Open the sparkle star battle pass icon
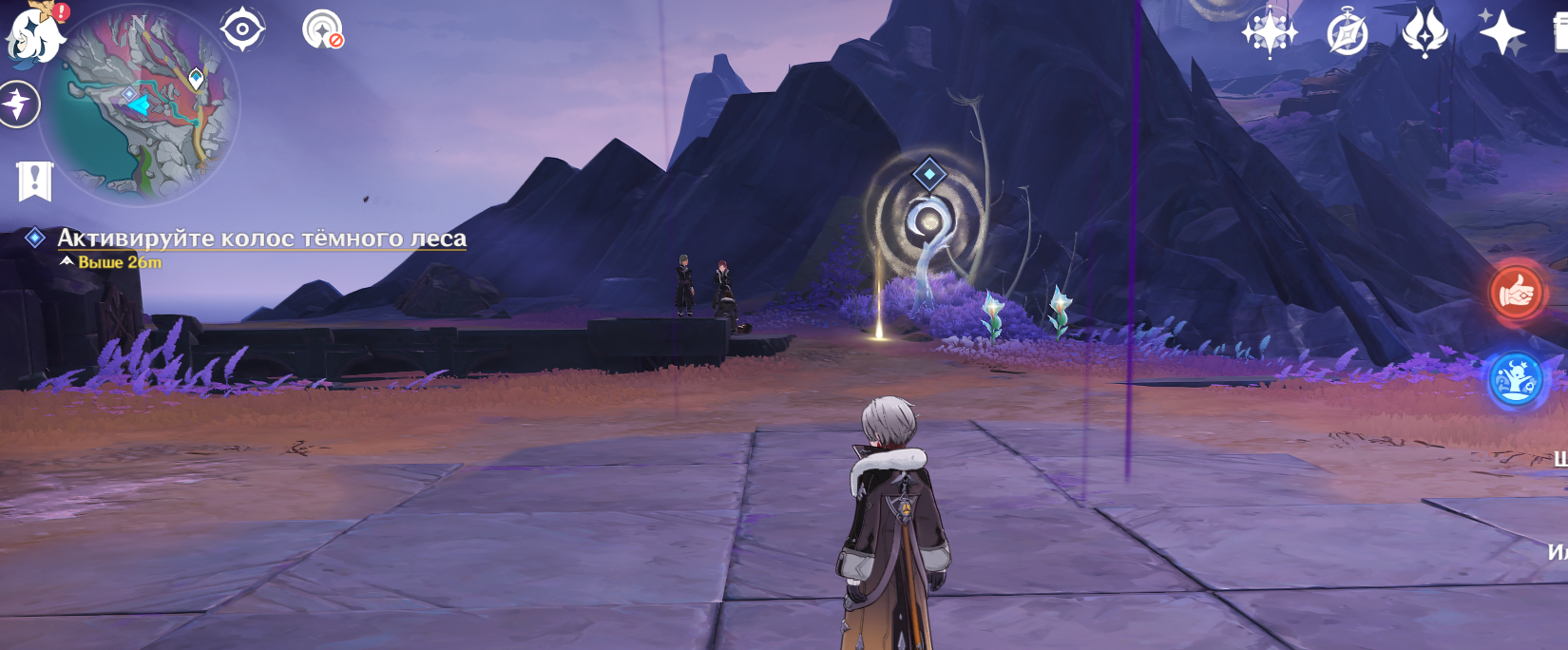The height and width of the screenshot is (650, 1568). (x=1501, y=32)
